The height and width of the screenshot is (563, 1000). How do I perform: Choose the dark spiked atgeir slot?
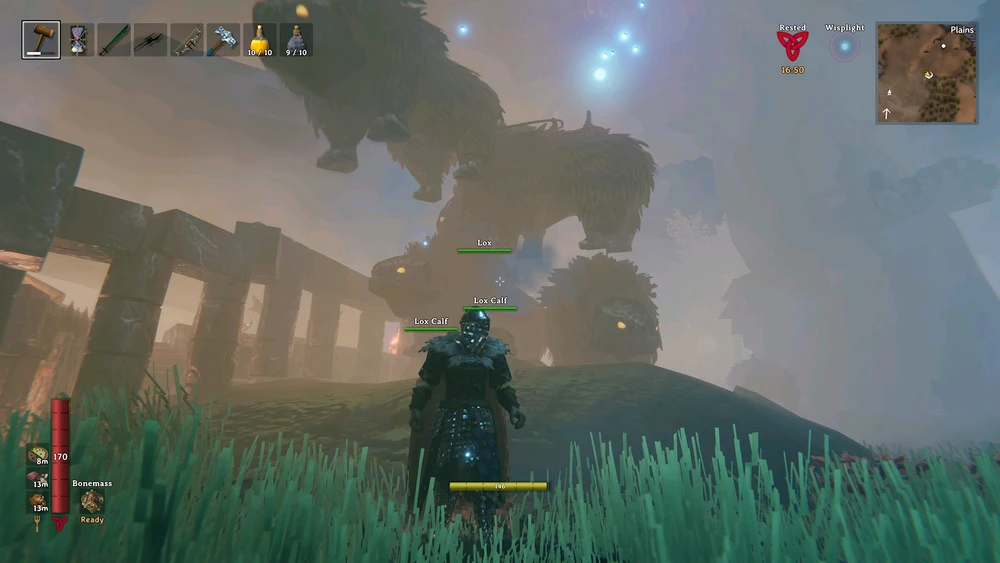[x=151, y=39]
